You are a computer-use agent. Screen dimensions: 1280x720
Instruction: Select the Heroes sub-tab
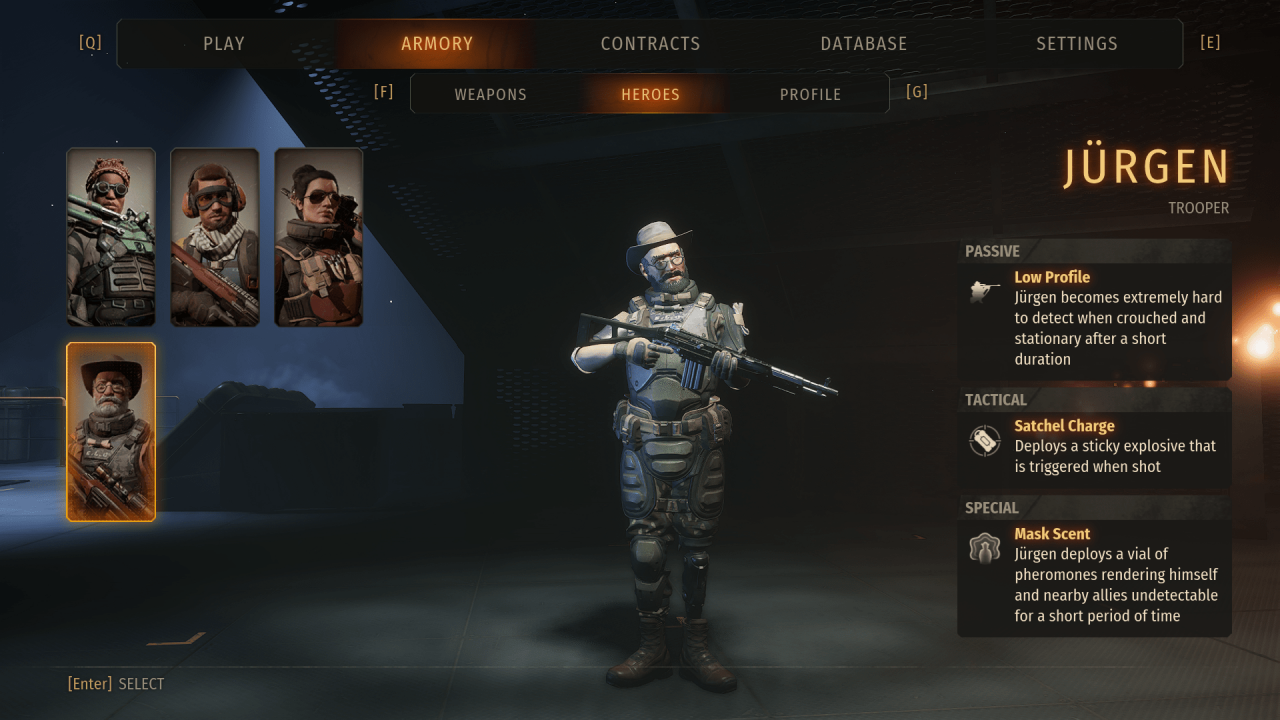pyautogui.click(x=650, y=95)
